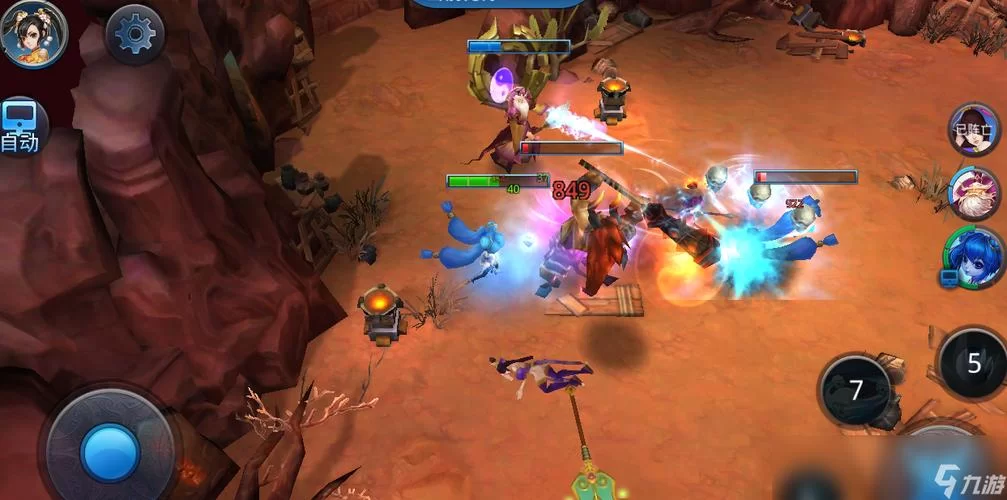1007x500 pixels.
Task: Activate the skill on 7 cooldown
Action: tap(855, 389)
